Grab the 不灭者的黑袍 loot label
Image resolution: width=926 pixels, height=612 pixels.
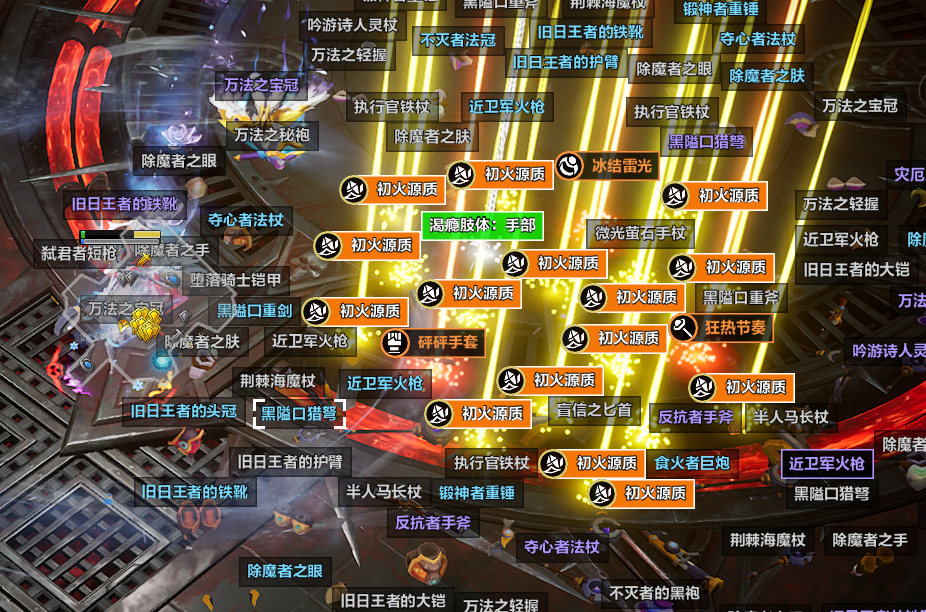point(654,593)
